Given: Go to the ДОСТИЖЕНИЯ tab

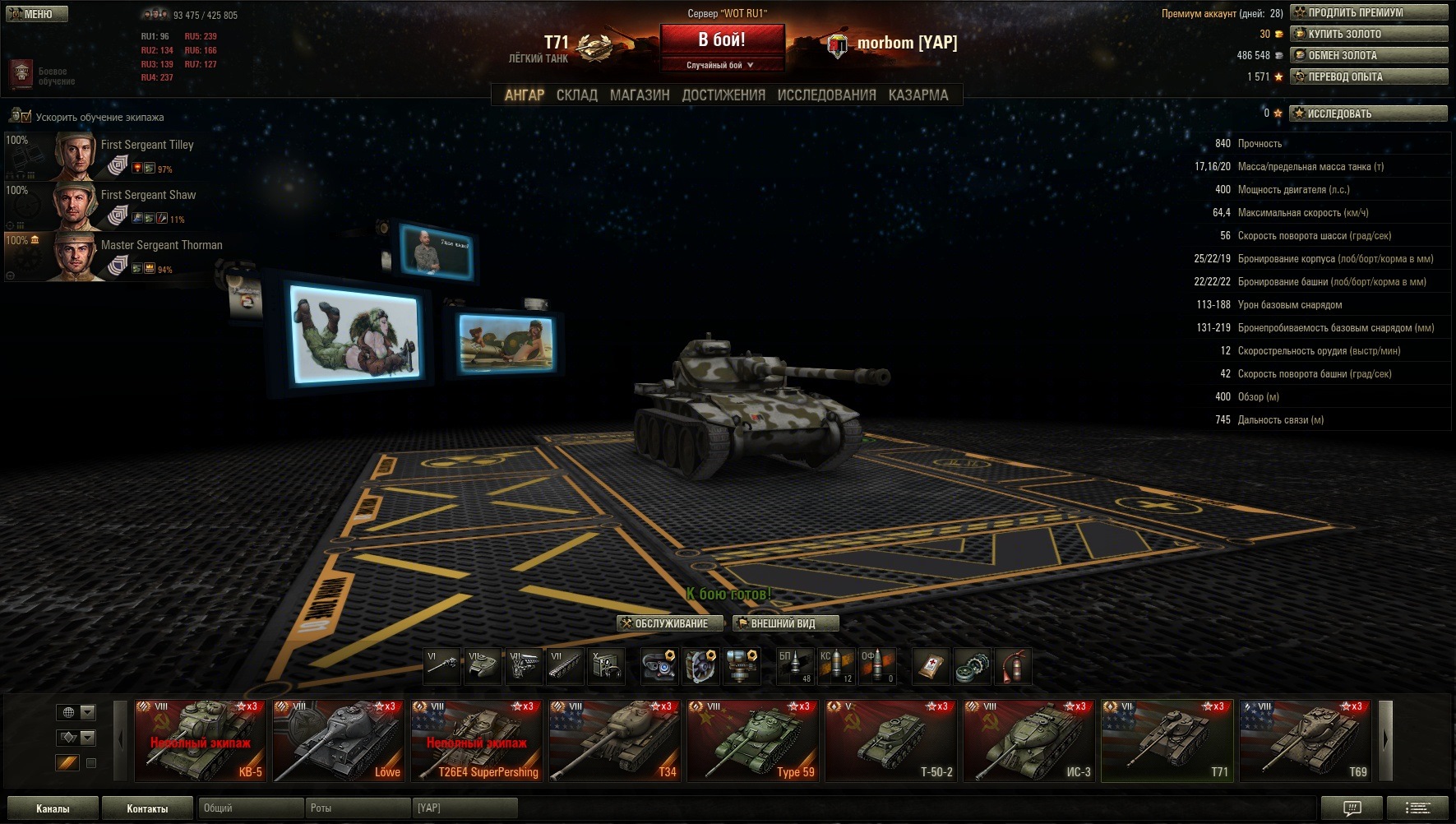Looking at the screenshot, I should [x=723, y=95].
